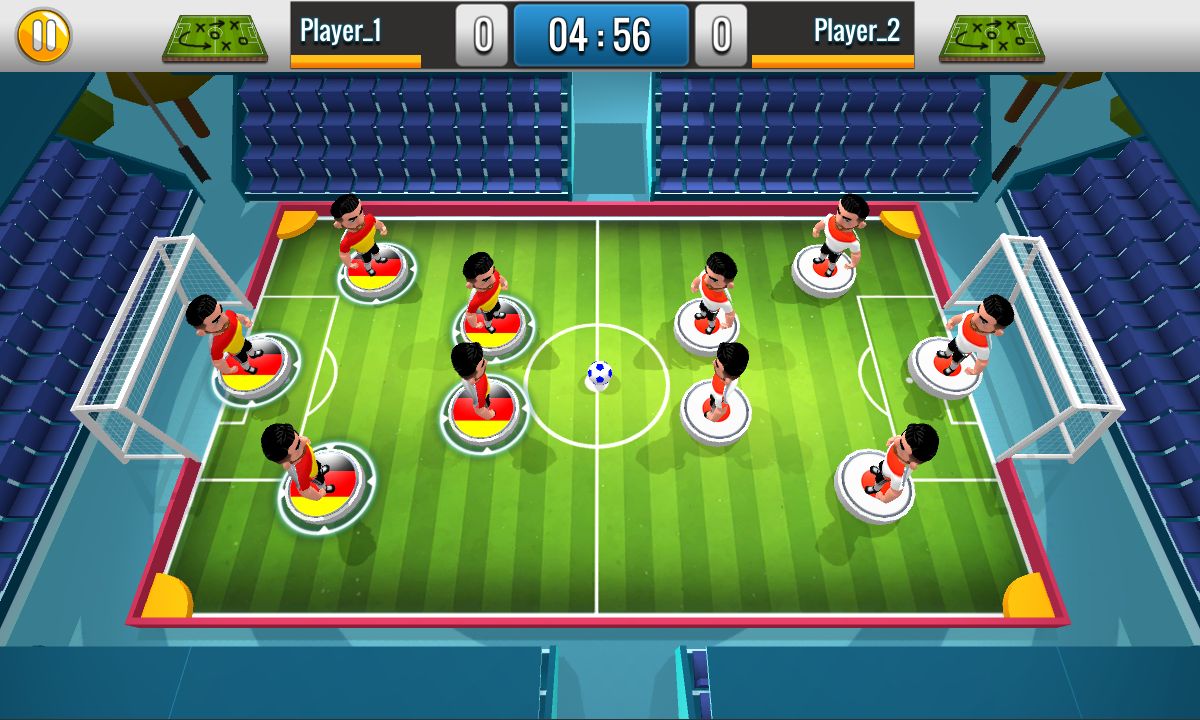Select the German goalkeeper disc
Screen dimensions: 1200x720
[256, 366]
